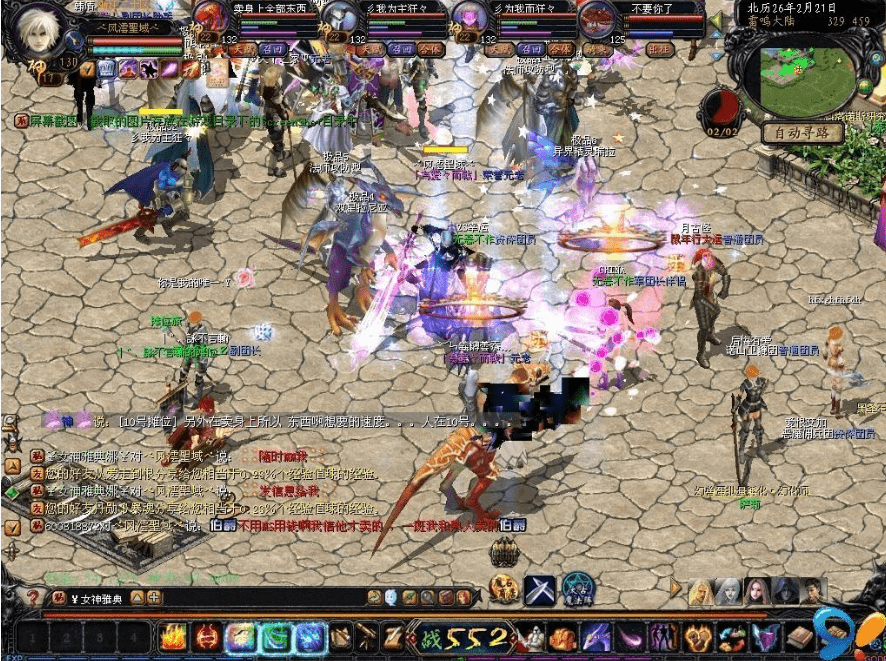
Task: Open the pentagram magic circle icon
Action: tap(577, 589)
